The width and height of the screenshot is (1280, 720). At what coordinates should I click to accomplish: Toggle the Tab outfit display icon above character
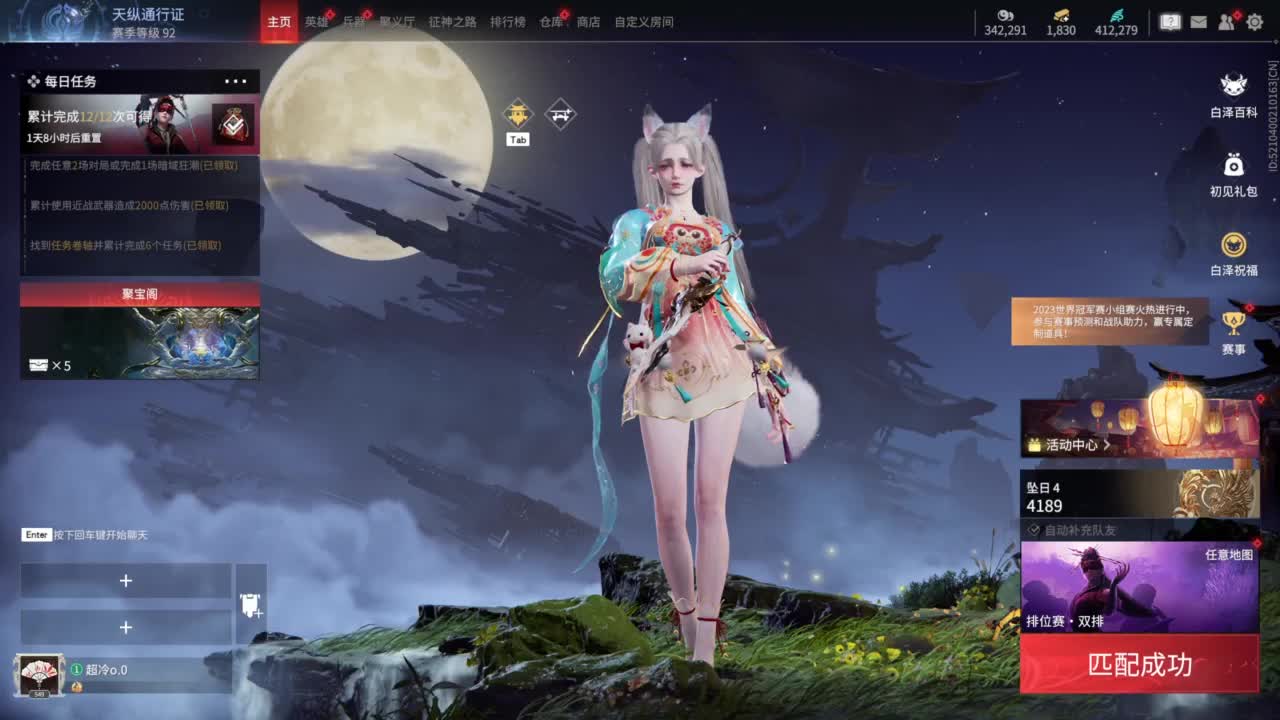517,115
